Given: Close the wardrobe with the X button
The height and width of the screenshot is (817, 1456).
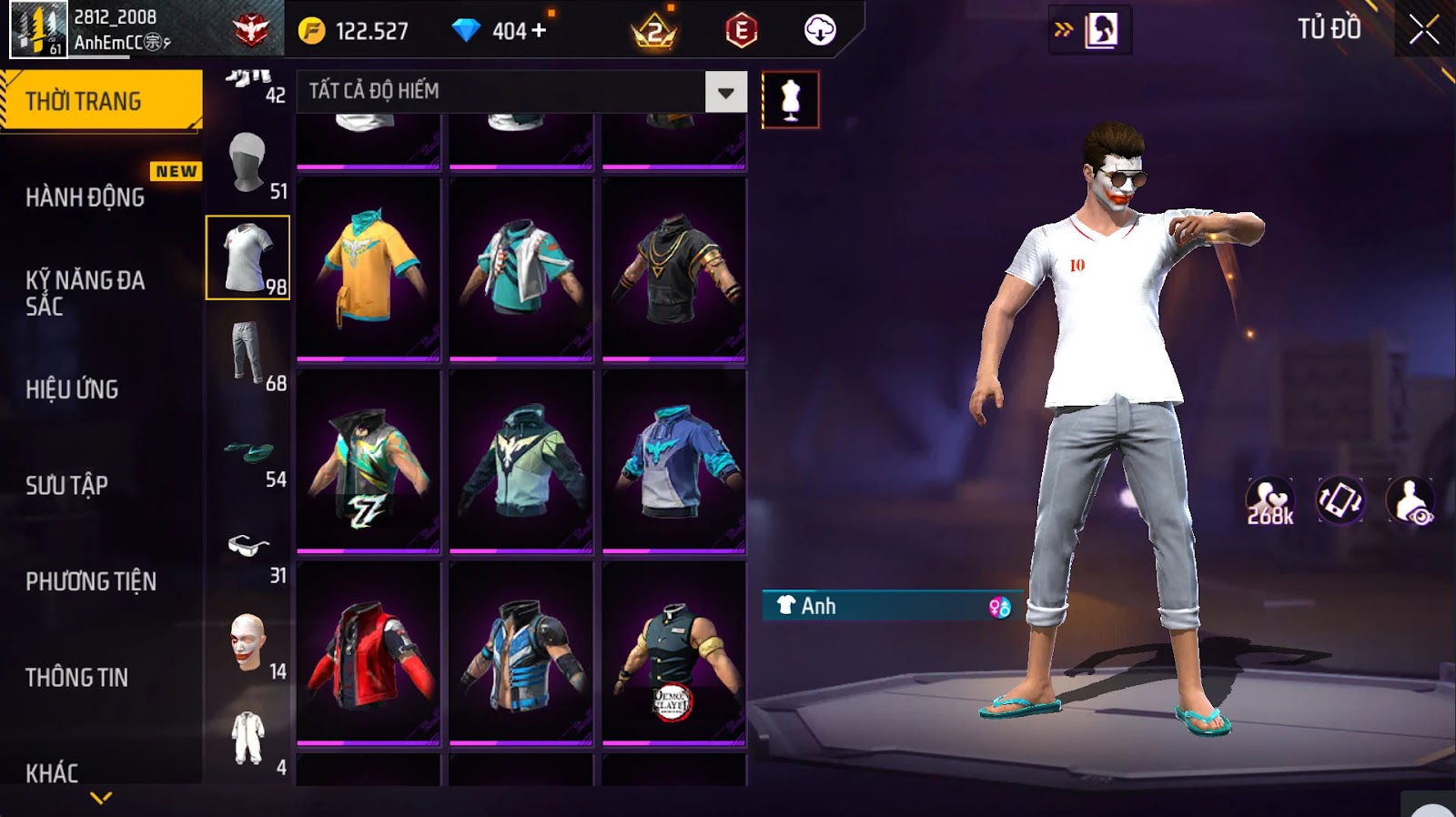Looking at the screenshot, I should pos(1424,31).
